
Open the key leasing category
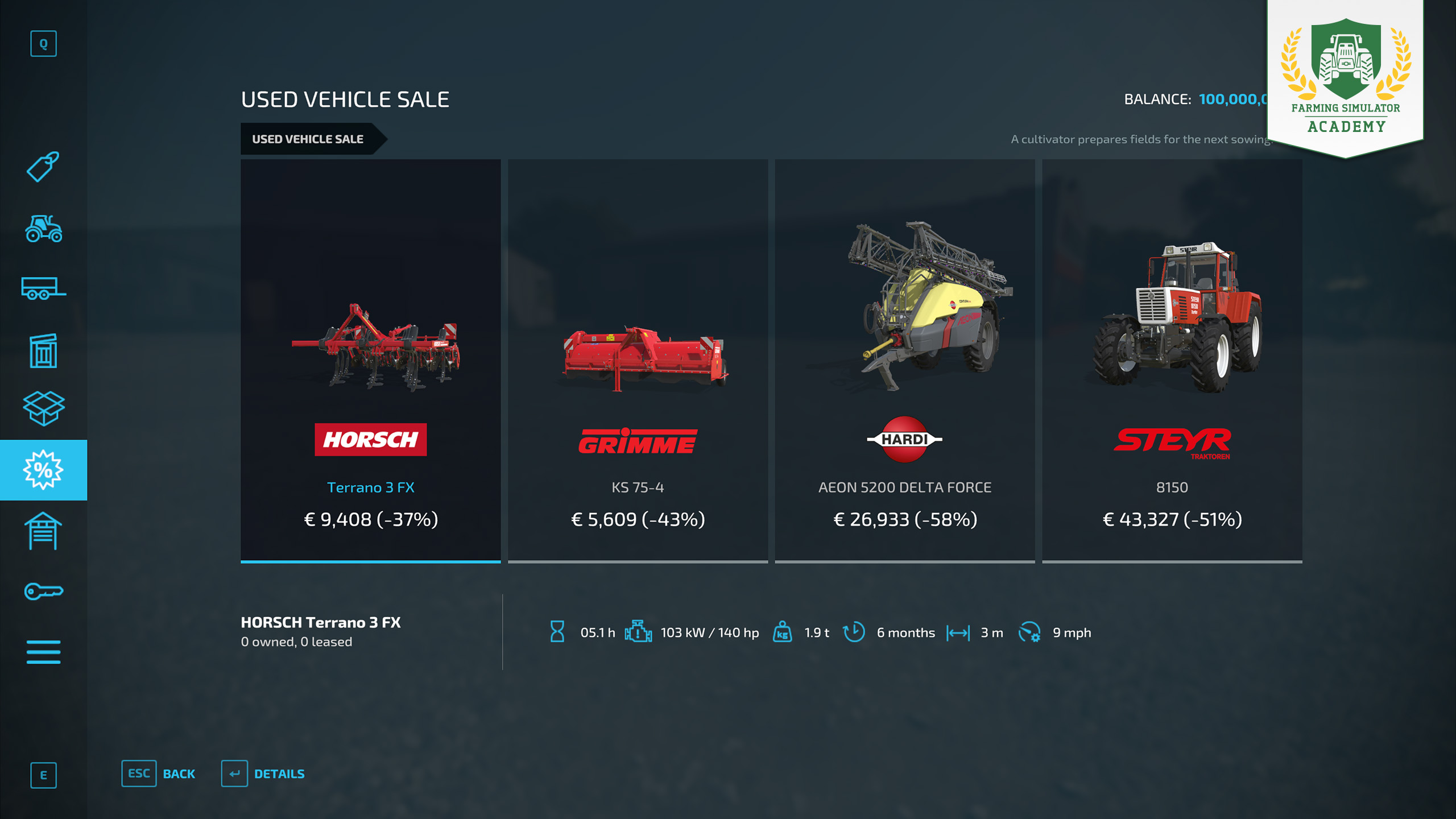(x=43, y=591)
